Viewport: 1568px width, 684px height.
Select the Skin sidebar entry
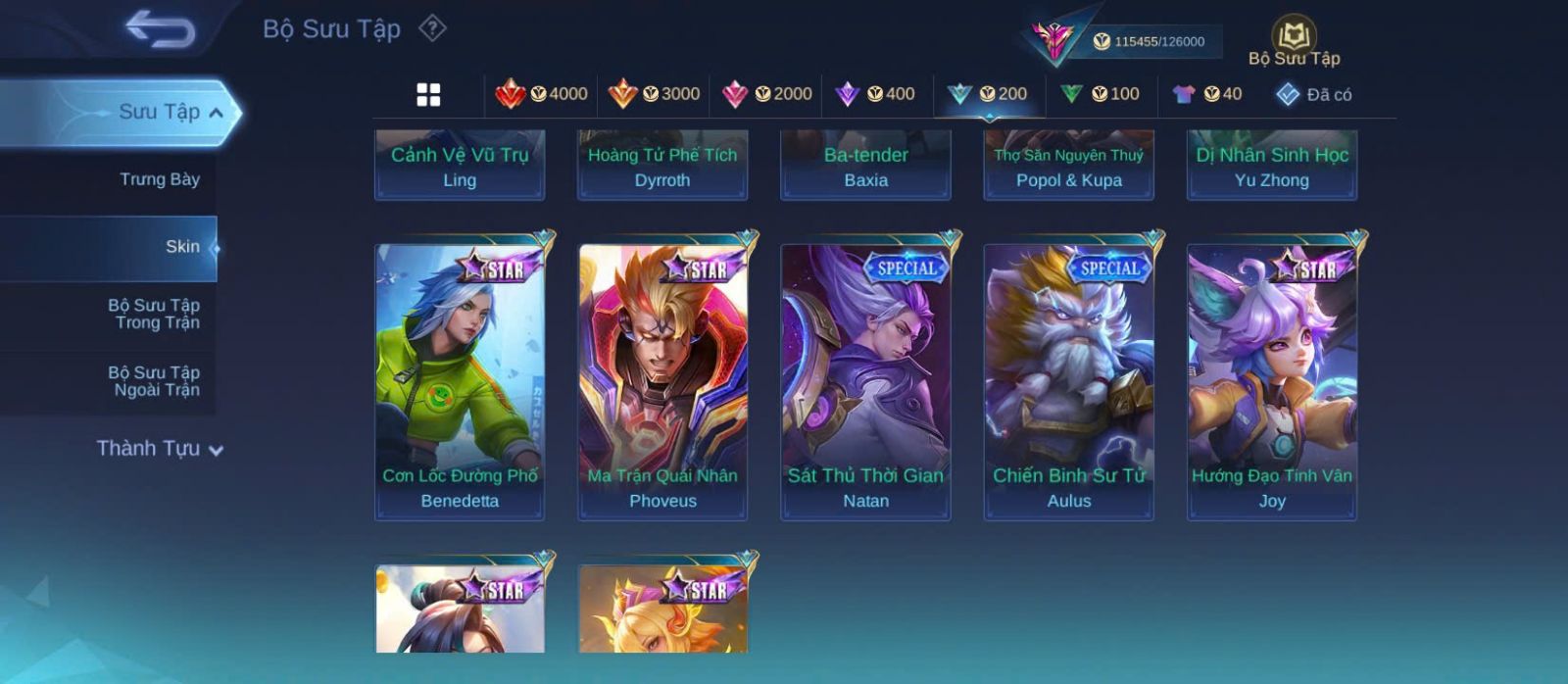tap(182, 247)
